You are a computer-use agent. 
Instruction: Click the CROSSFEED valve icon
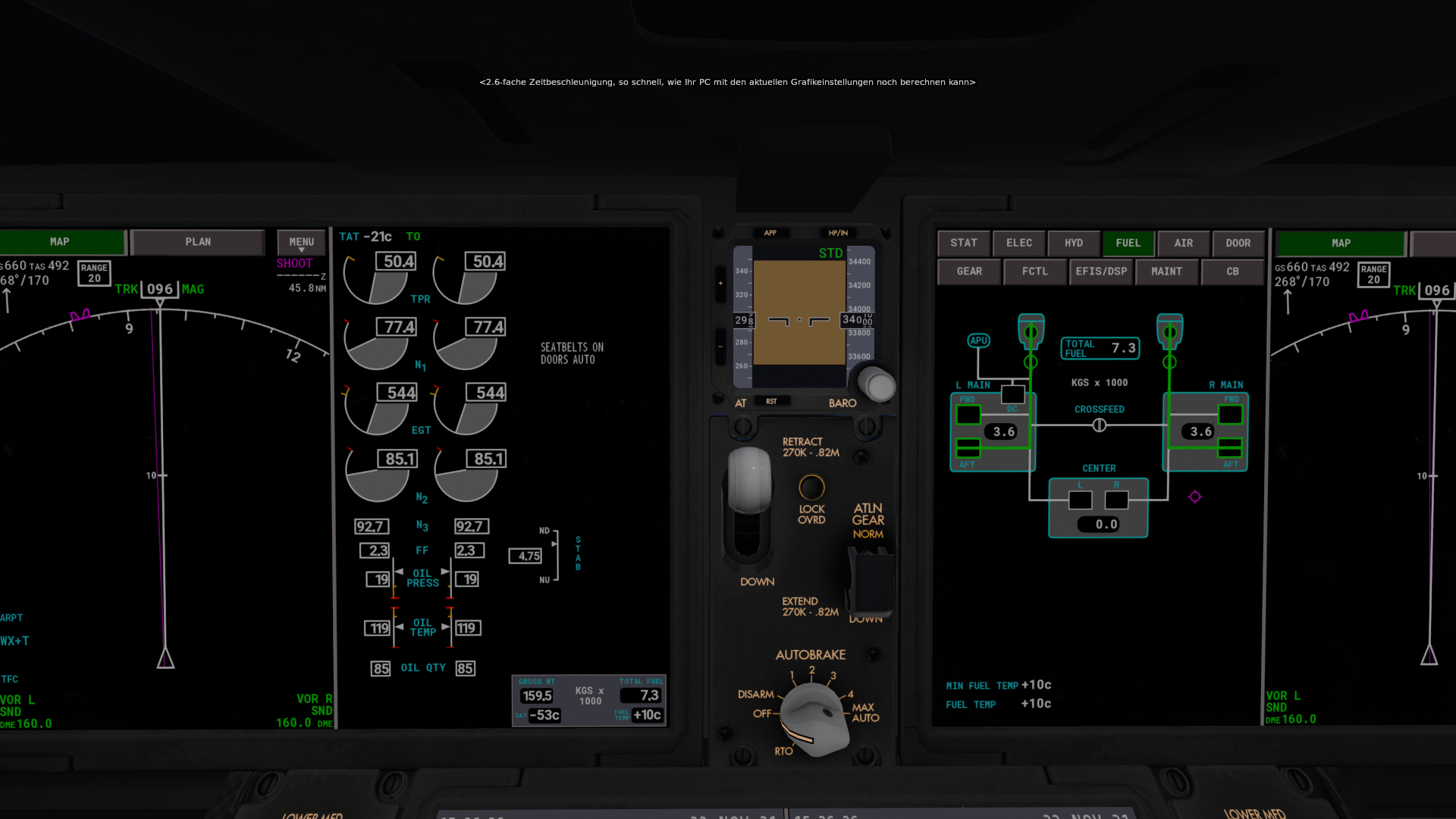(x=1100, y=425)
